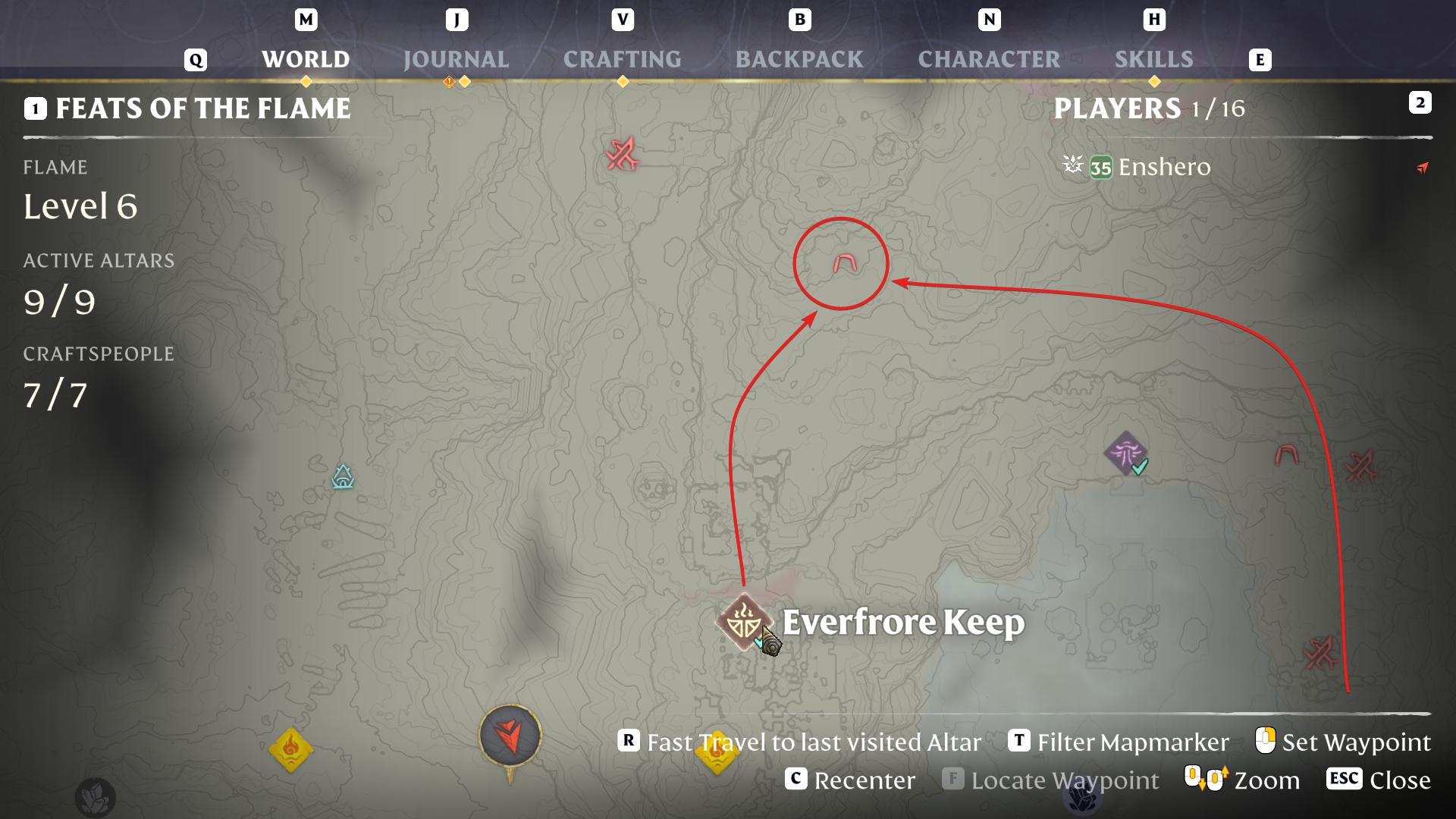This screenshot has width=1456, height=819.
Task: Go to the Character tab
Action: [x=989, y=59]
